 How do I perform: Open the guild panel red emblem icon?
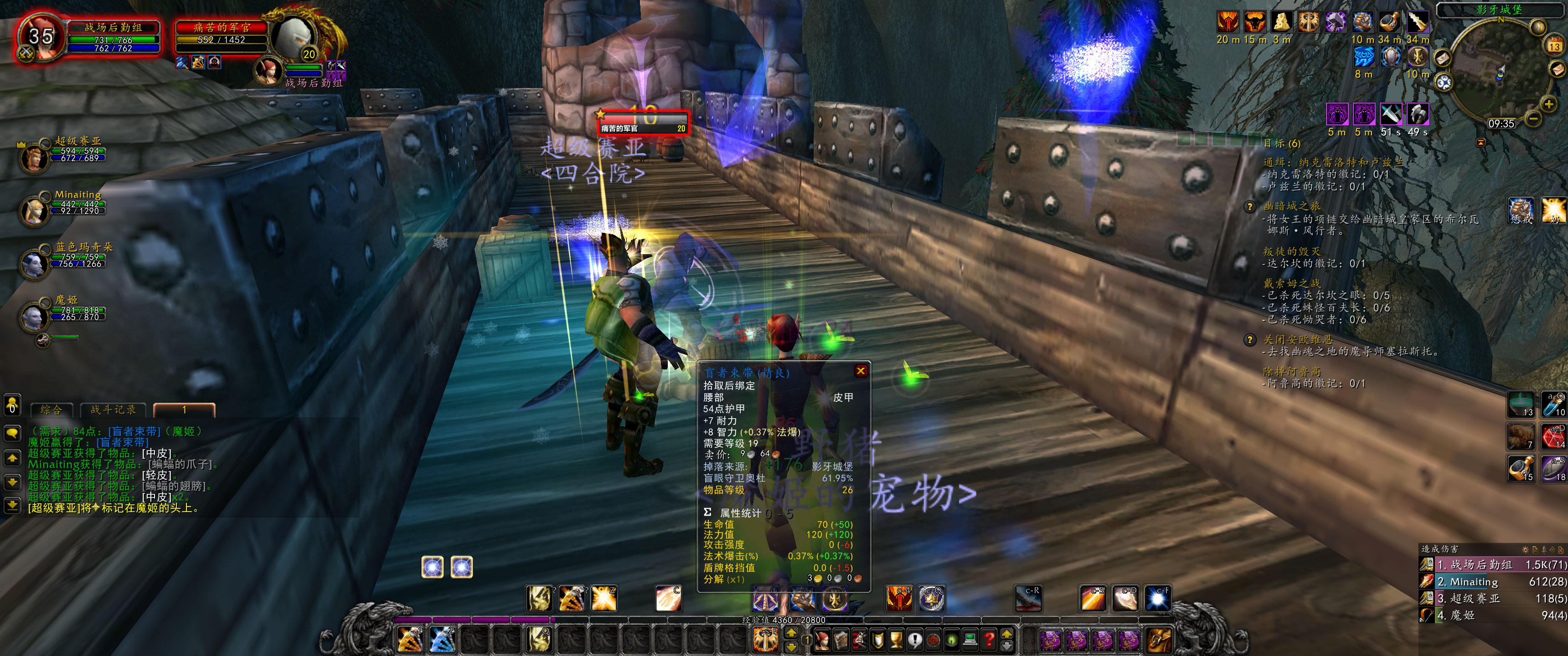tap(933, 640)
